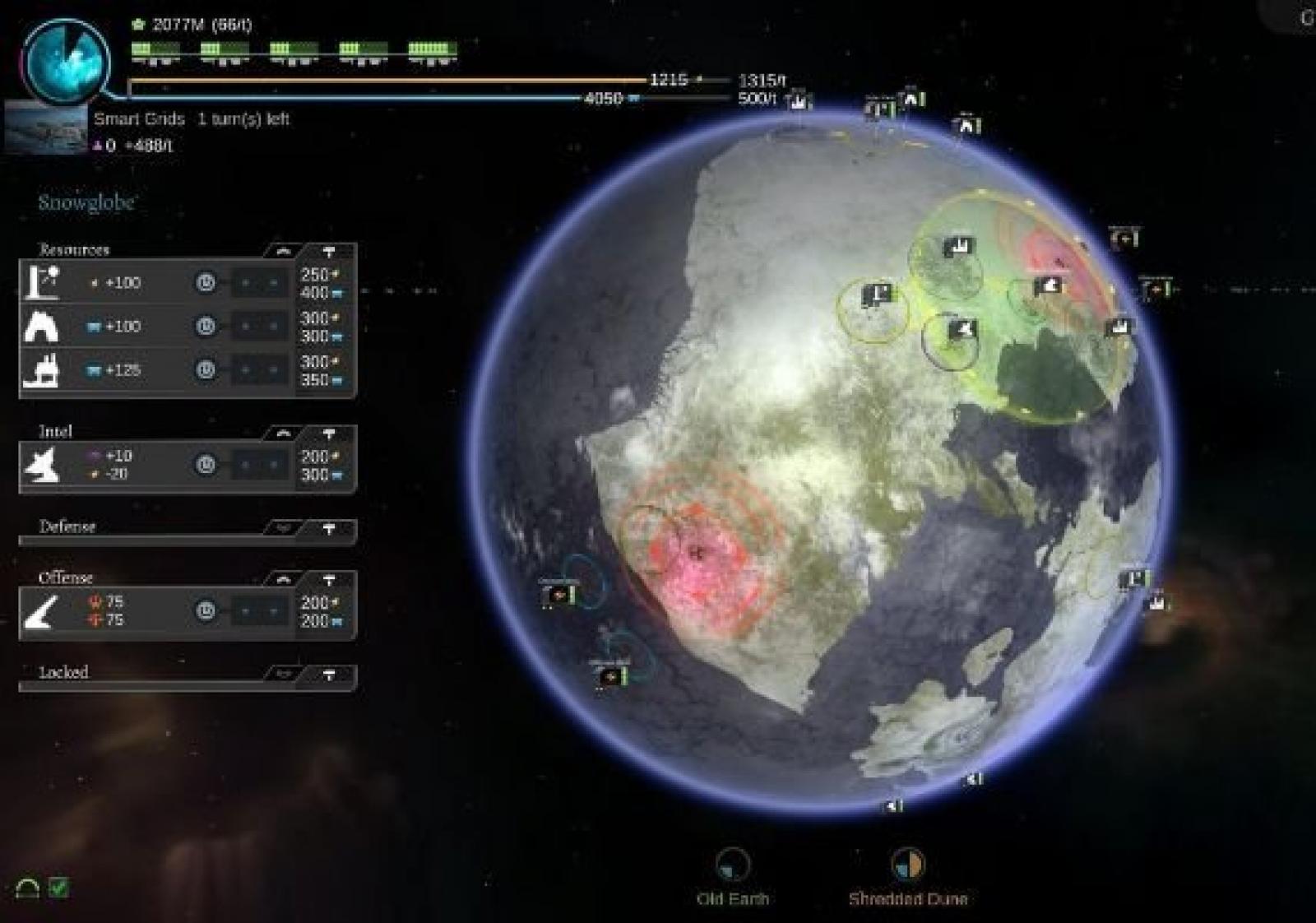
Task: Click the green arc icon
Action: point(27,888)
